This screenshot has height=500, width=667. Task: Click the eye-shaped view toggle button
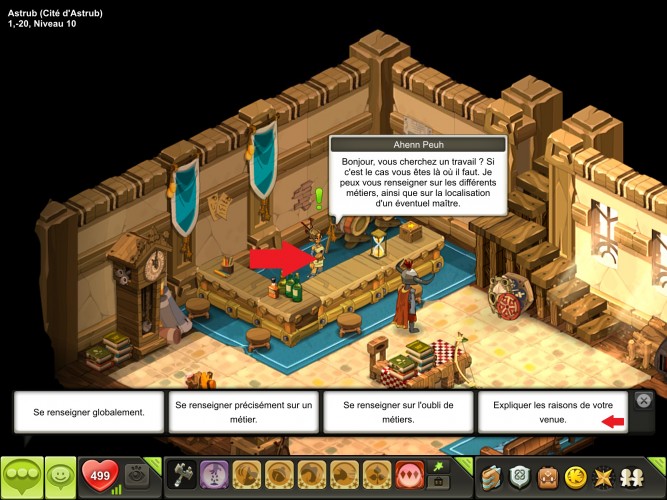pyautogui.click(x=139, y=476)
